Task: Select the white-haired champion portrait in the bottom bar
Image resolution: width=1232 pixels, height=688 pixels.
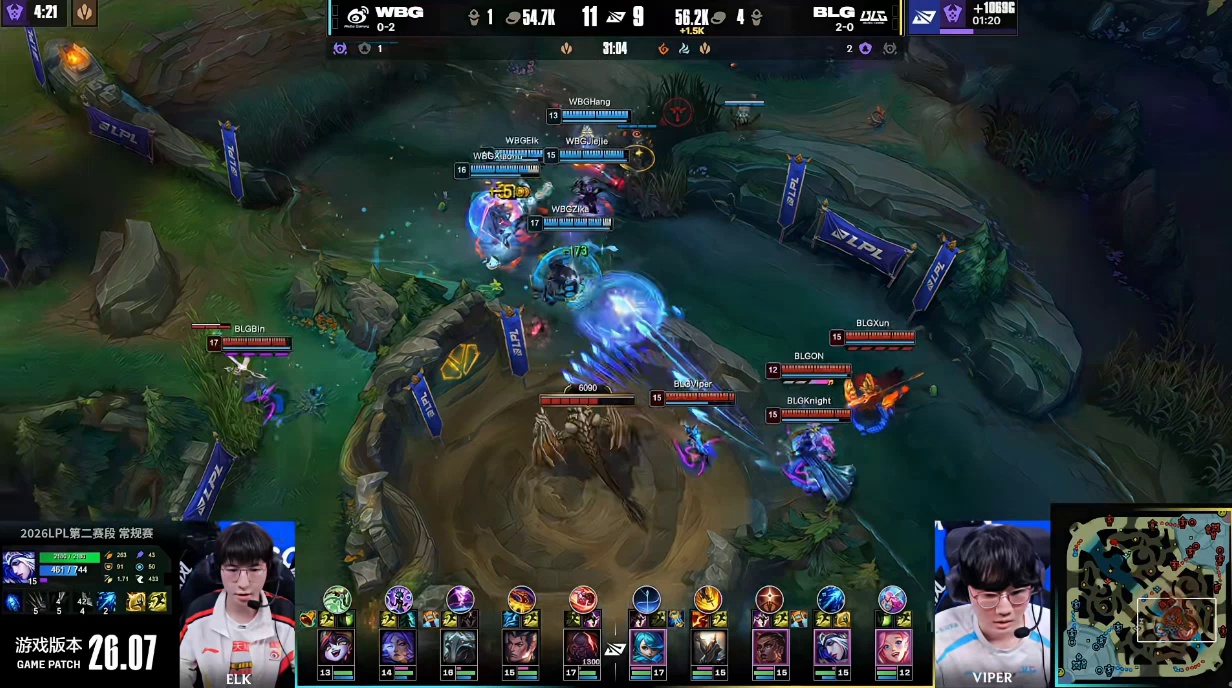Action: pos(830,647)
